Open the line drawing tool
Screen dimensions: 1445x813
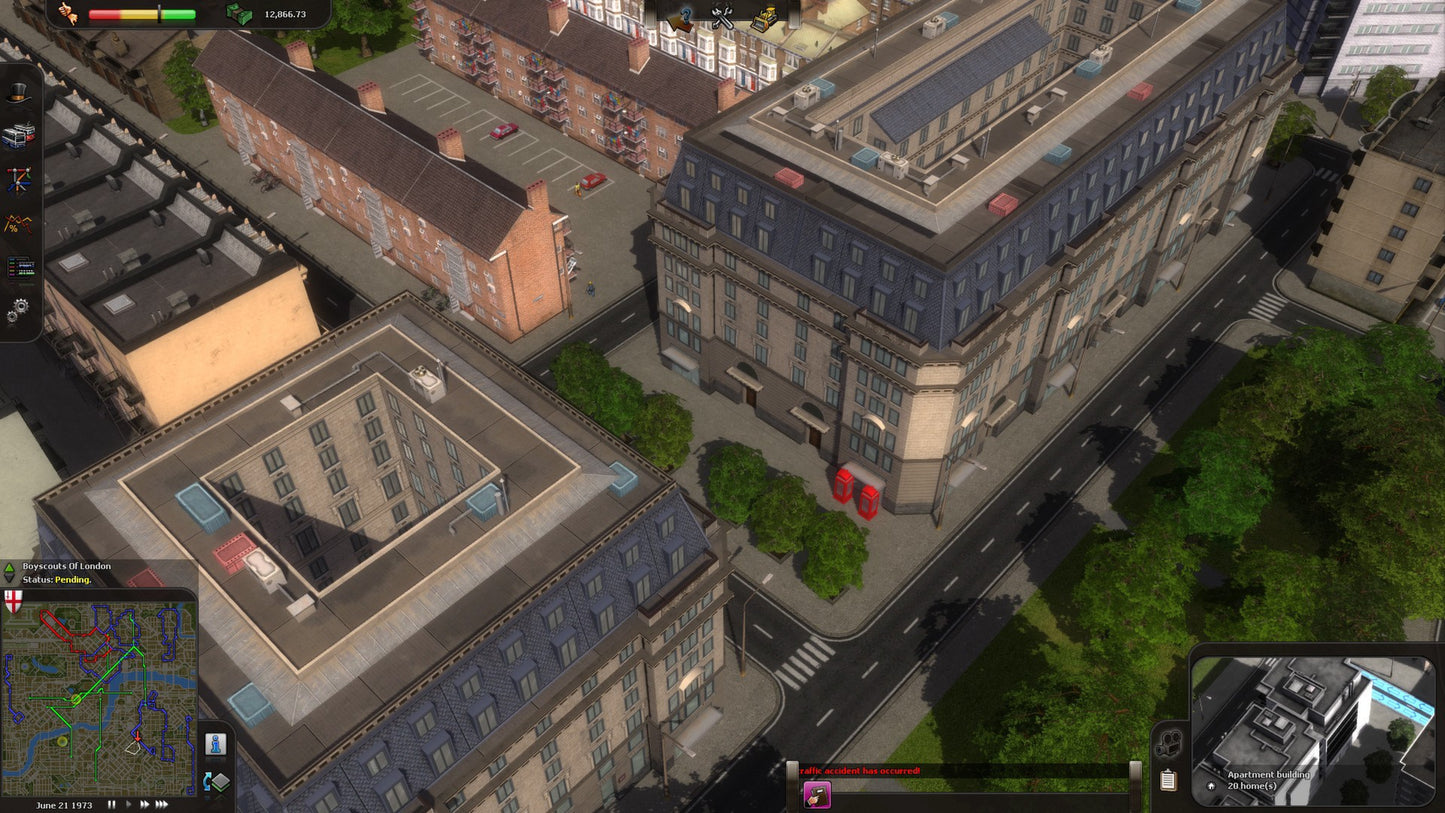pyautogui.click(x=17, y=180)
